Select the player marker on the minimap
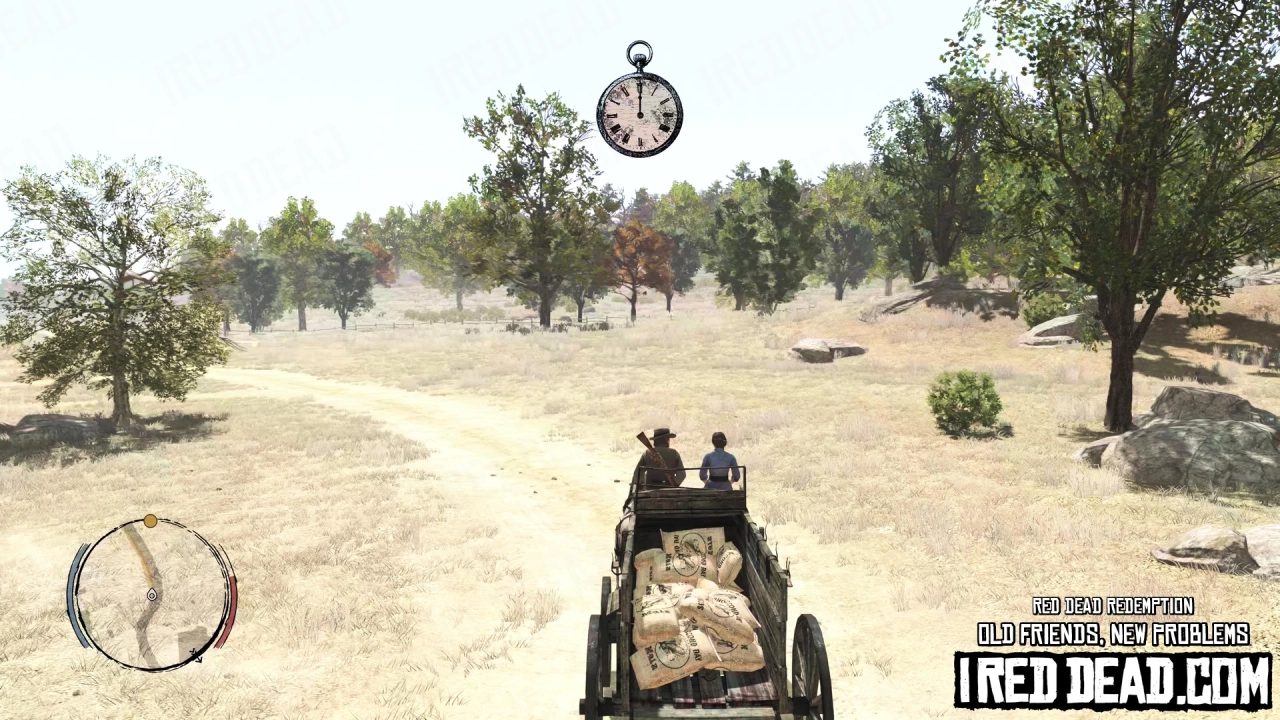1280x720 pixels. coord(152,596)
